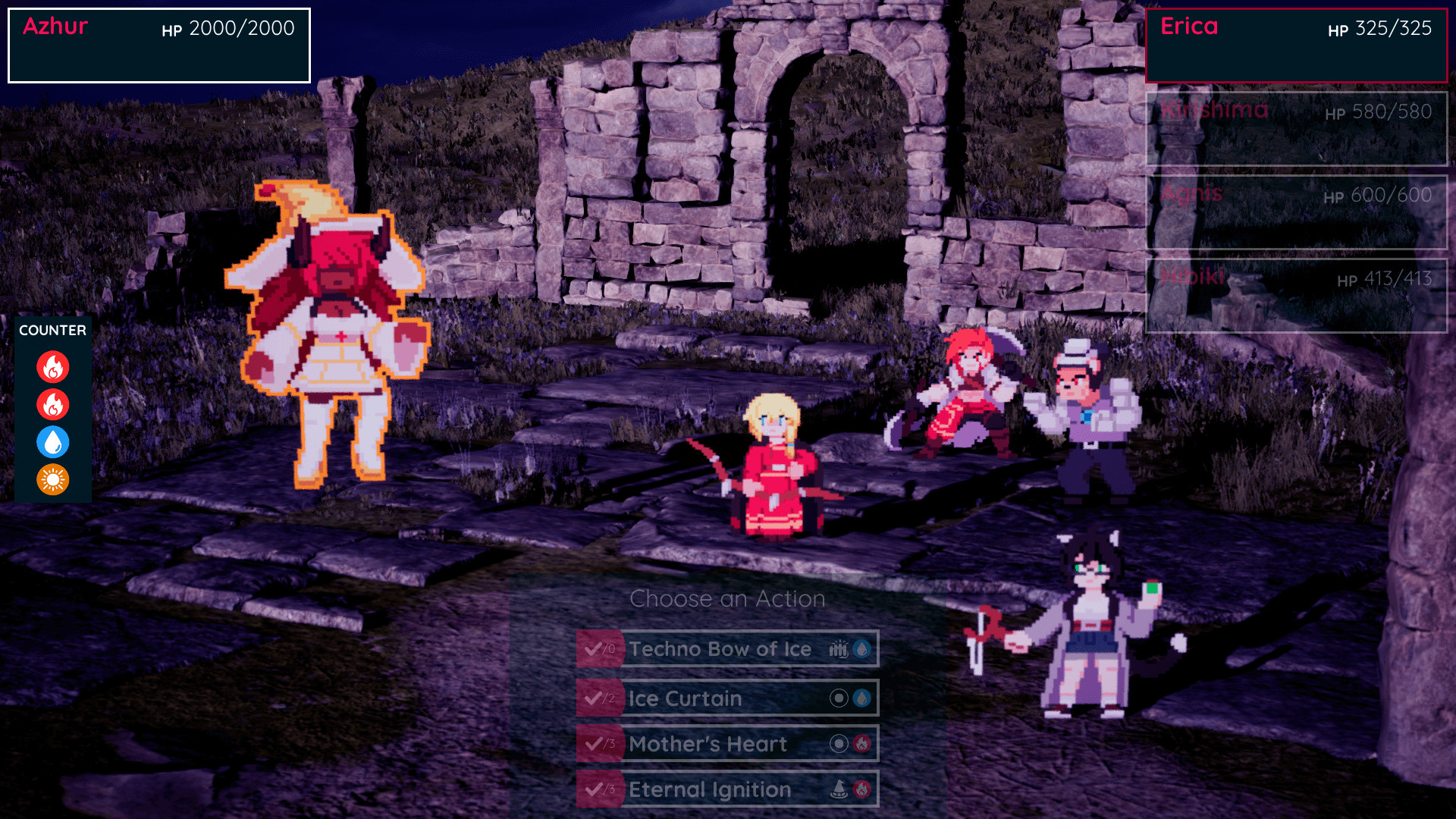Click the fire element icon on Mother's Heart
The height and width of the screenshot is (819, 1456).
861,744
